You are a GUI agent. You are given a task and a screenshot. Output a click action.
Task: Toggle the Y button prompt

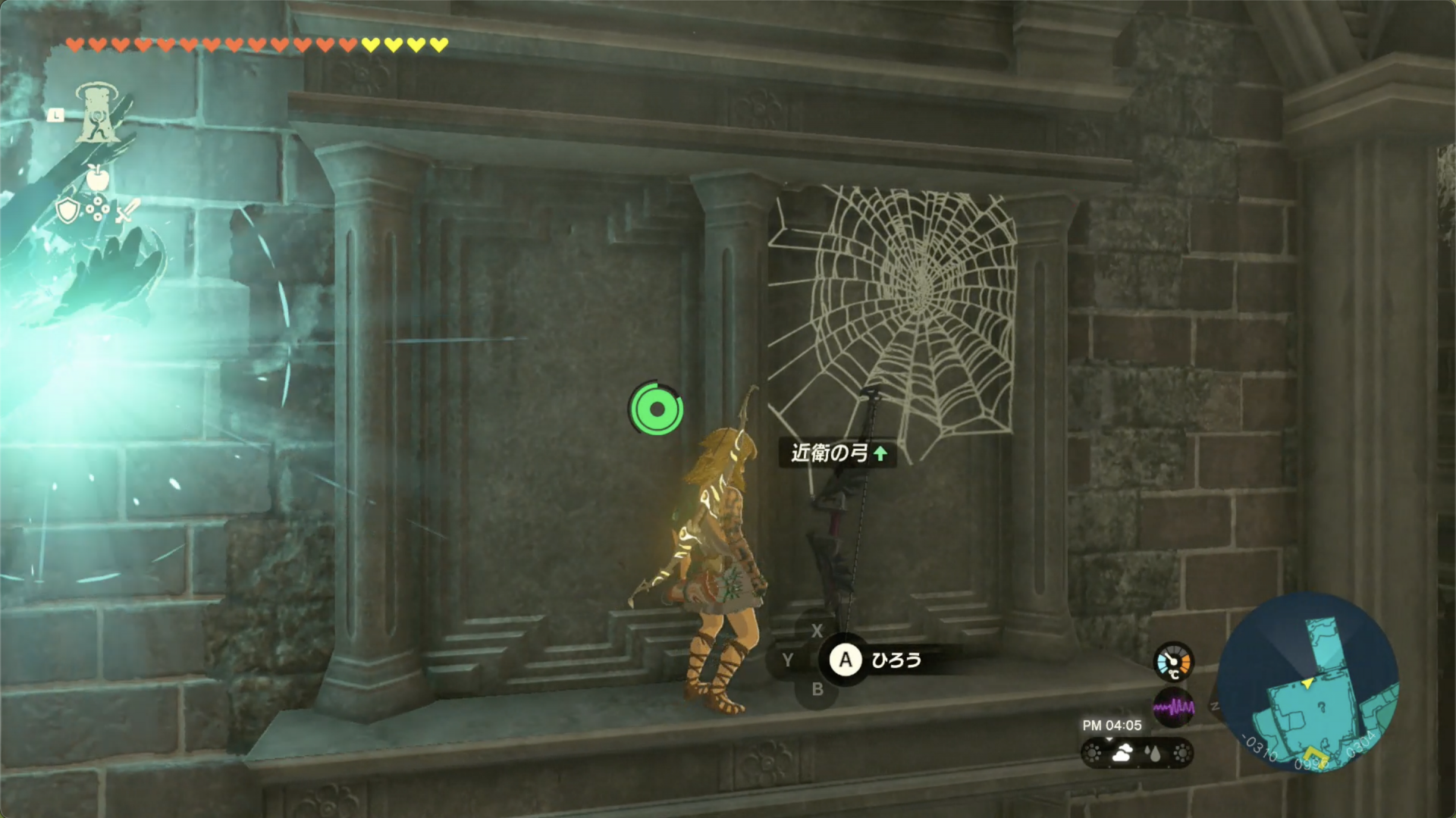click(x=789, y=660)
